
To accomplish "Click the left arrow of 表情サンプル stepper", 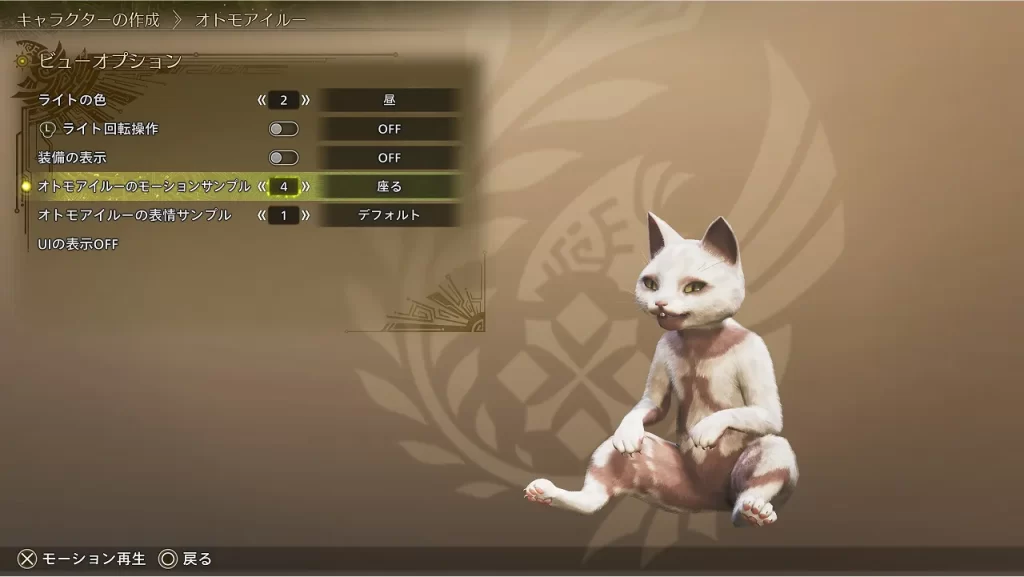I will 262,215.
